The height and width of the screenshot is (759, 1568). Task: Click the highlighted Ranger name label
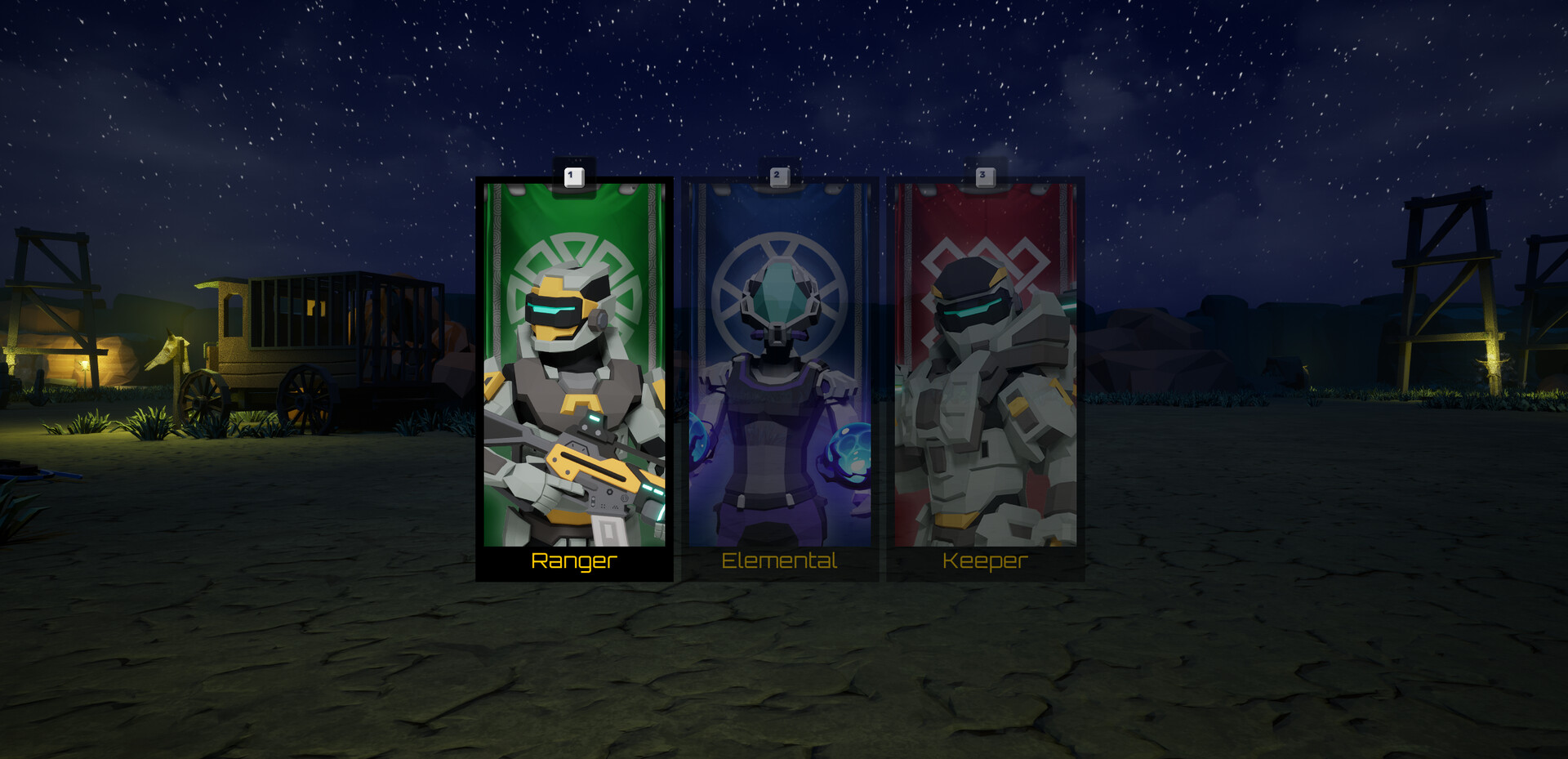574,561
